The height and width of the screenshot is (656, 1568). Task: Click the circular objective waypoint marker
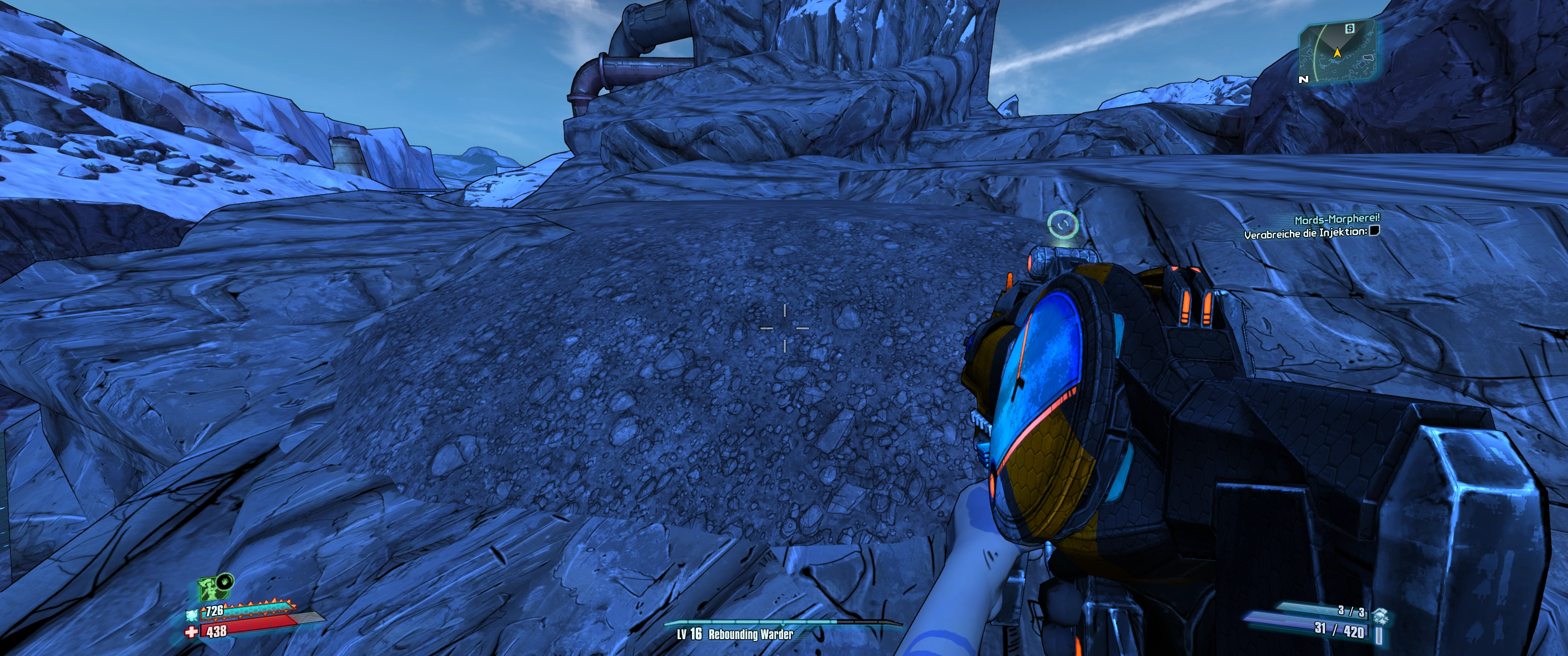[x=1062, y=224]
